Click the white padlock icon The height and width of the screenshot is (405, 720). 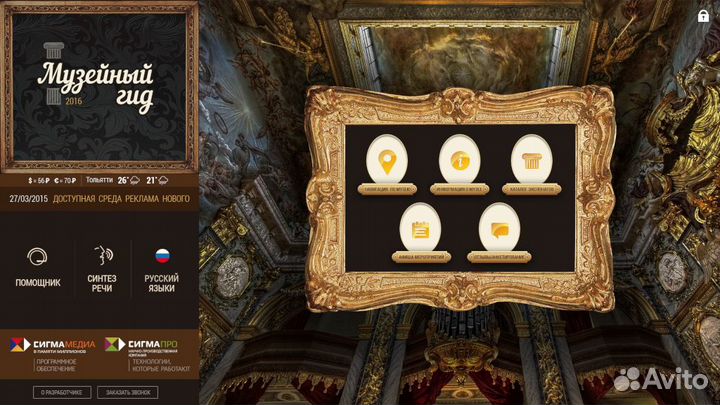pyautogui.click(x=703, y=15)
